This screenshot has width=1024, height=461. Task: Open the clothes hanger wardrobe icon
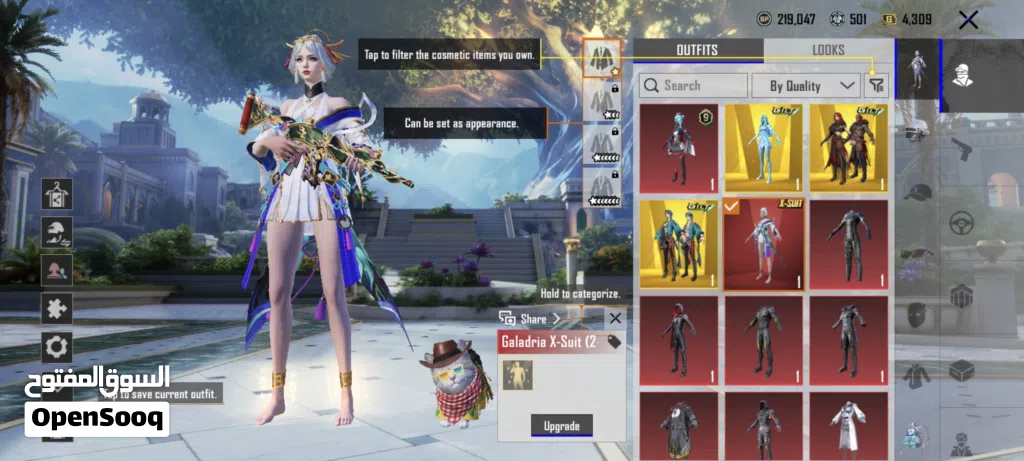point(56,194)
